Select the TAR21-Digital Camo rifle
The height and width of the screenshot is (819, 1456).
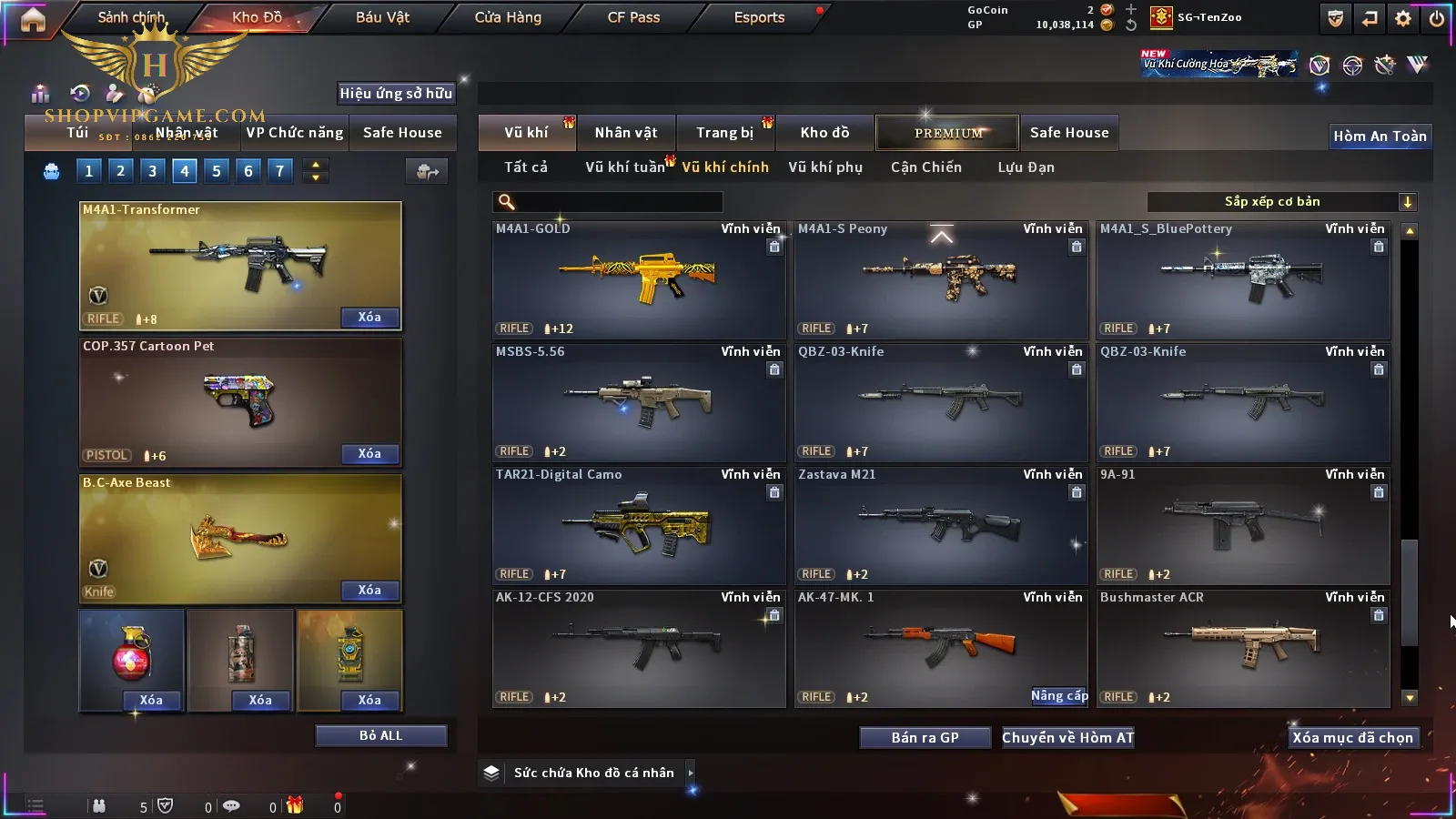(638, 525)
